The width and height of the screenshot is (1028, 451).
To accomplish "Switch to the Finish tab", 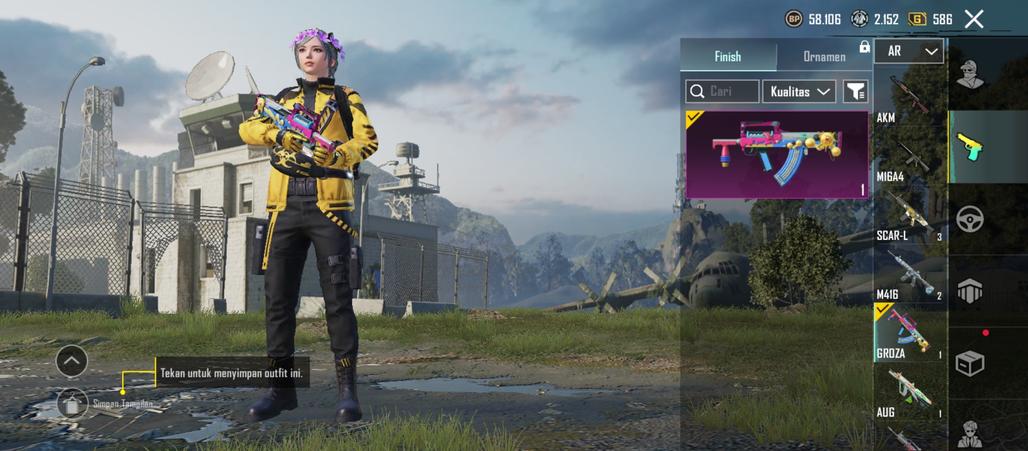I will point(728,57).
